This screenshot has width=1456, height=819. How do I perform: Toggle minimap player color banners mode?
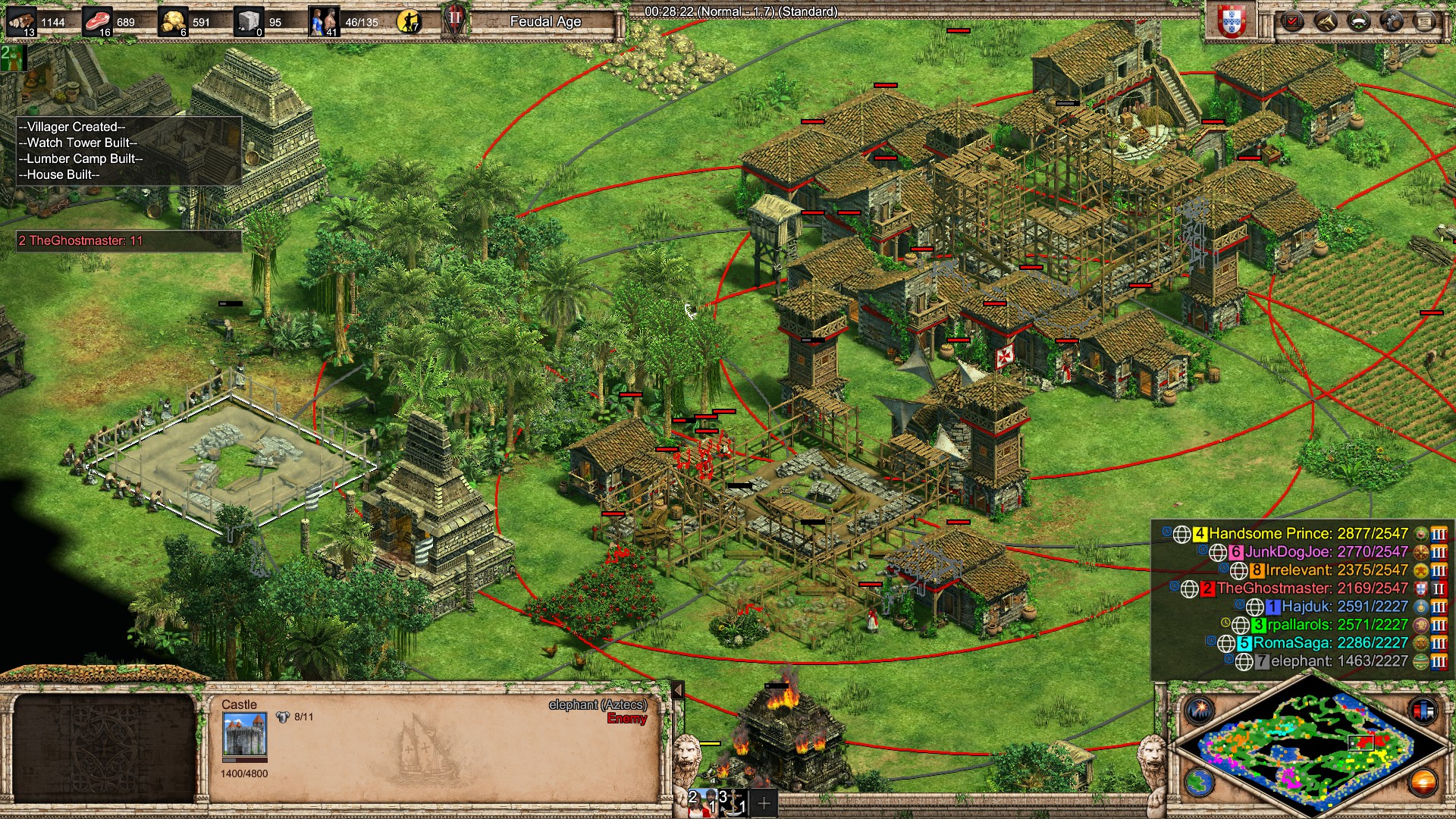(1423, 711)
